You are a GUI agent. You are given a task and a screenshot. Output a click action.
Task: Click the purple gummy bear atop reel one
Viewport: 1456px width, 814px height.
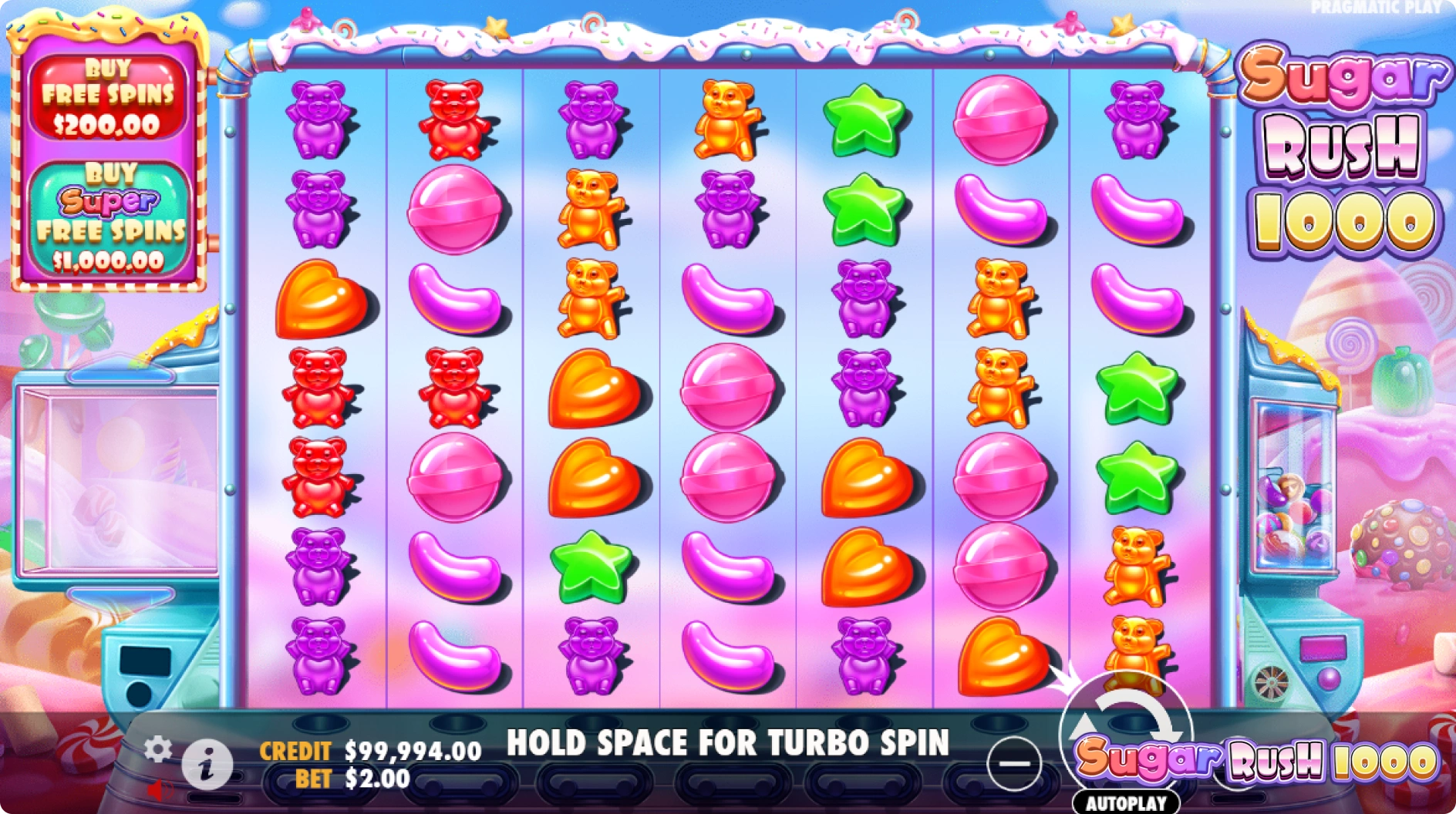pos(318,119)
